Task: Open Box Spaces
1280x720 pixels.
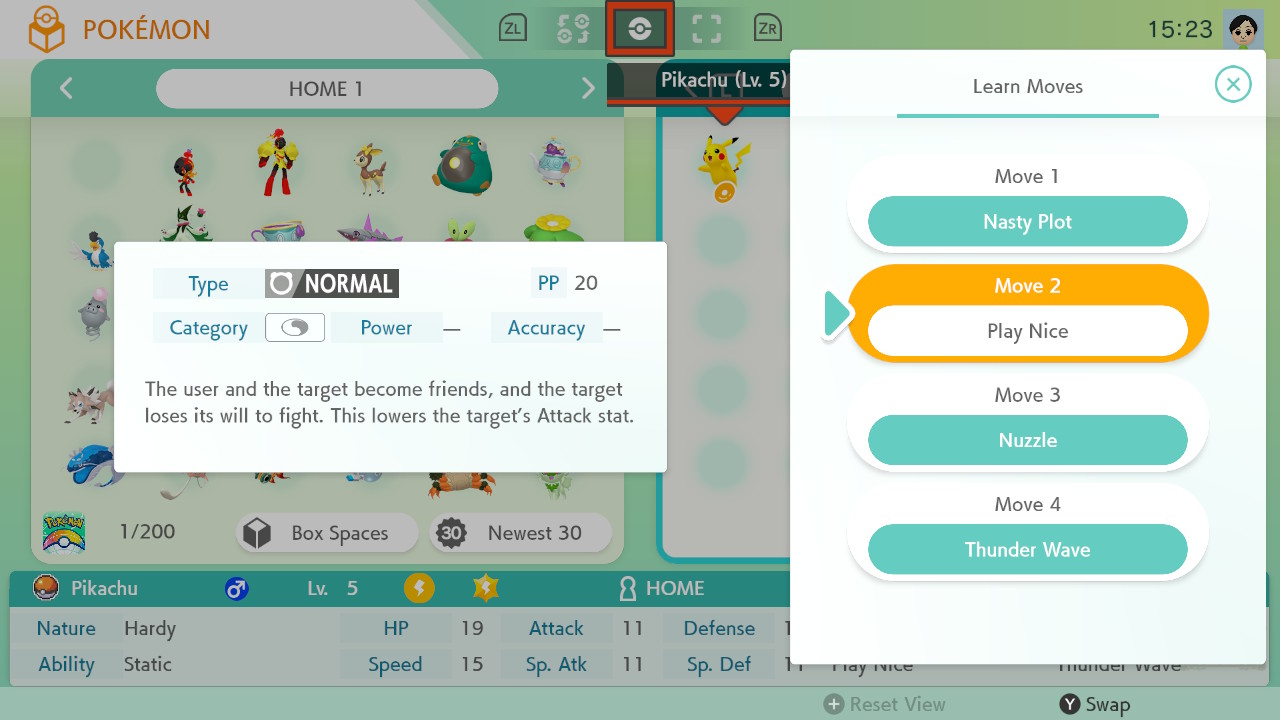Action: click(x=326, y=533)
